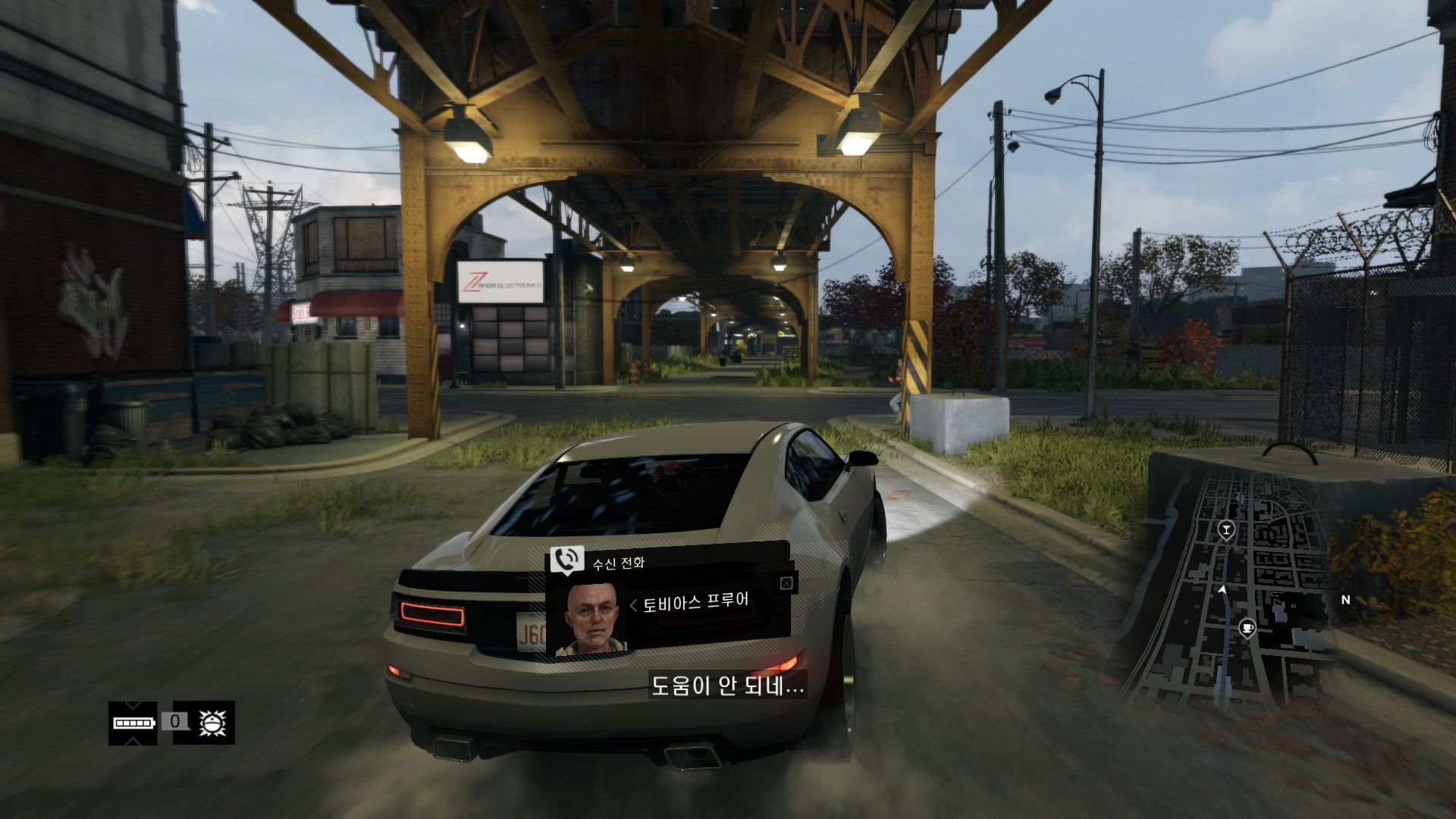
Task: Click the white player arrow on the minimap
Action: (x=1222, y=589)
